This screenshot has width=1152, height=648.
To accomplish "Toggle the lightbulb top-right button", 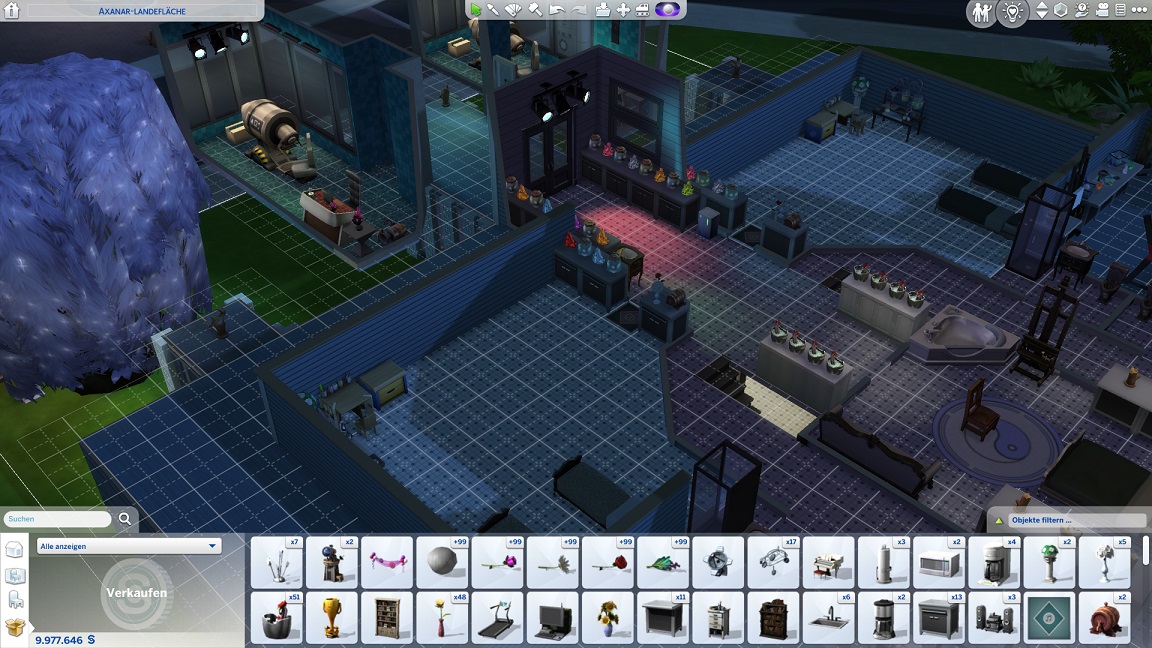I will tap(1012, 12).
